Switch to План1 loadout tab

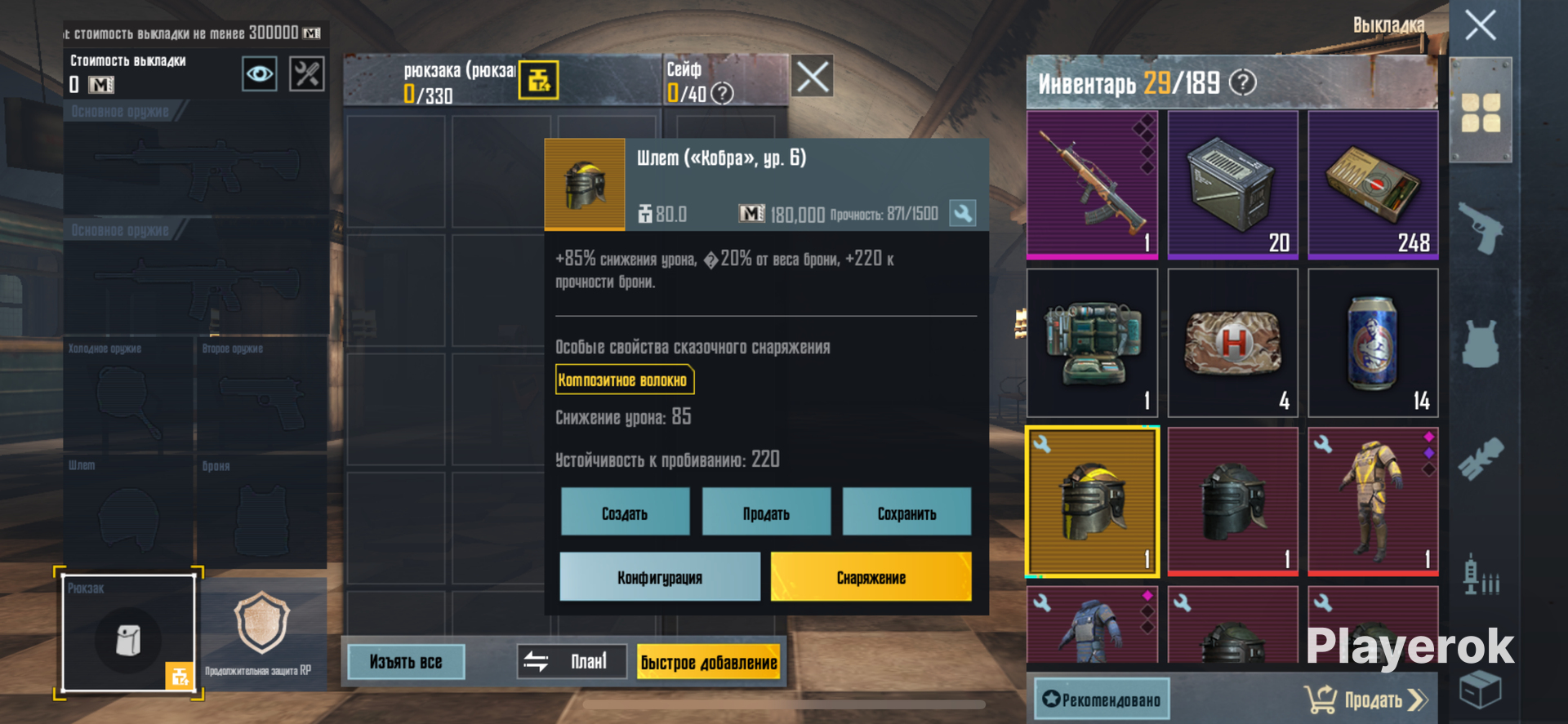(572, 661)
